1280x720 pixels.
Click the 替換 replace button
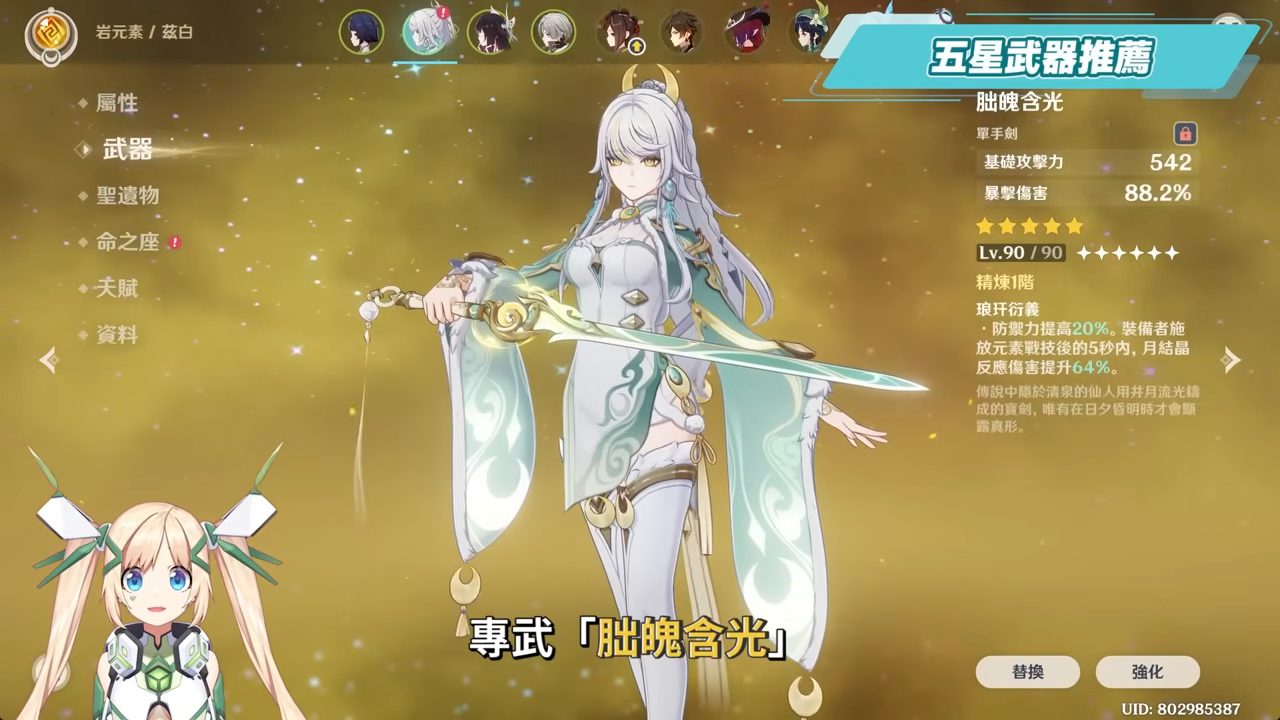1027,672
